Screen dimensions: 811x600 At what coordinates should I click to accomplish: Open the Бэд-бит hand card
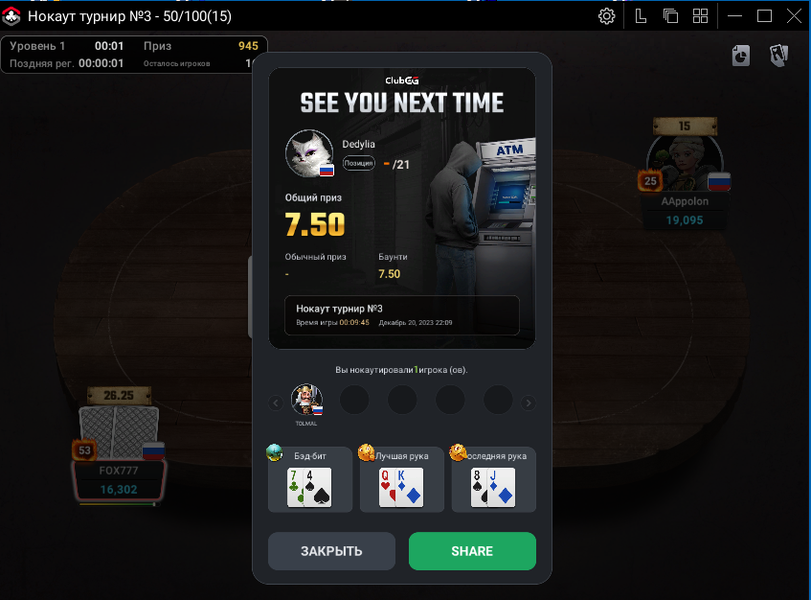coord(310,480)
